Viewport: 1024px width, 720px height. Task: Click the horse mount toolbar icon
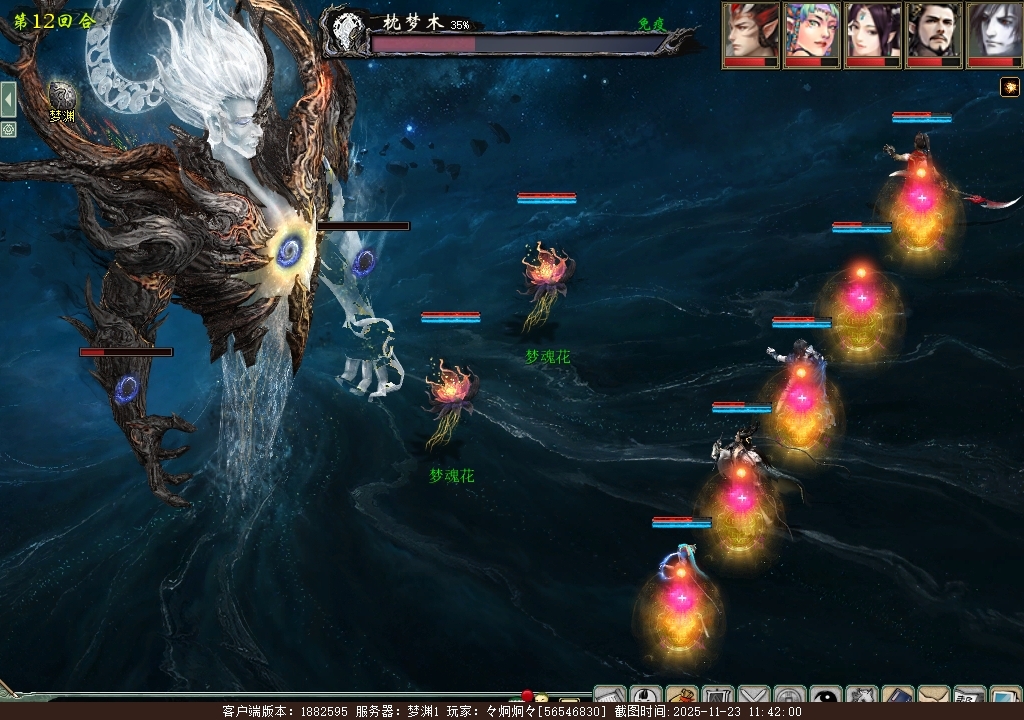pos(861,699)
